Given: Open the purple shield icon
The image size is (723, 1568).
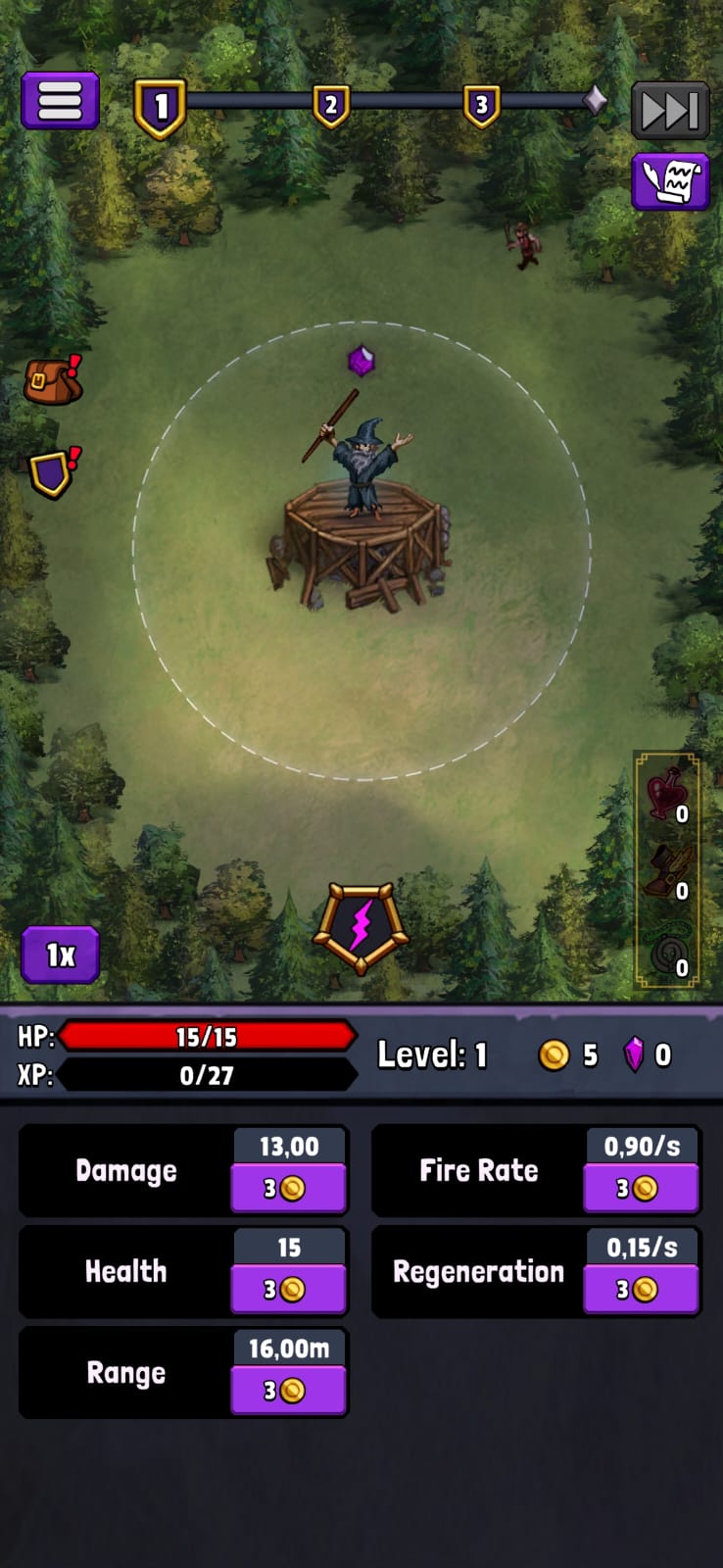Looking at the screenshot, I should click(52, 472).
